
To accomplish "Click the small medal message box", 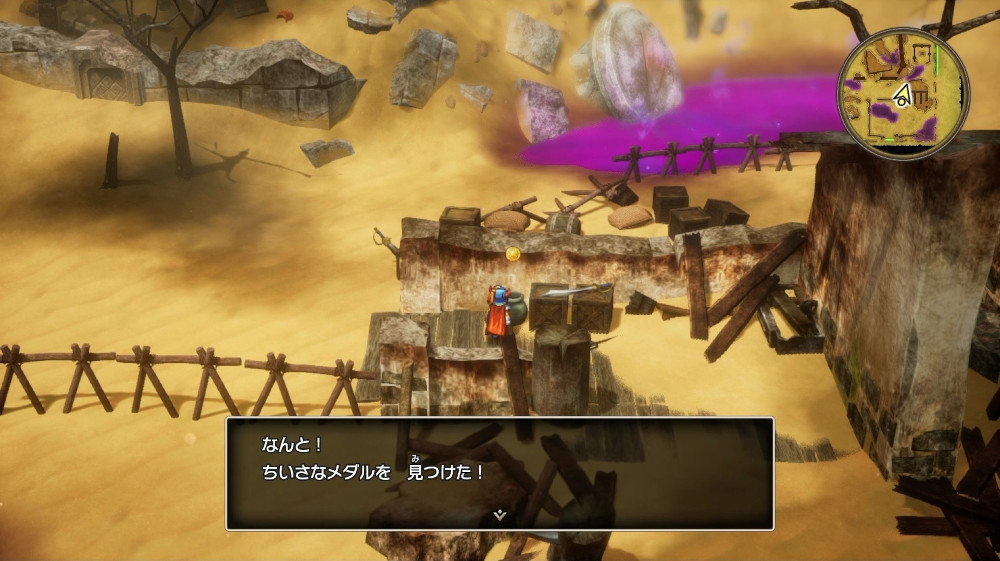I will 500,472.
